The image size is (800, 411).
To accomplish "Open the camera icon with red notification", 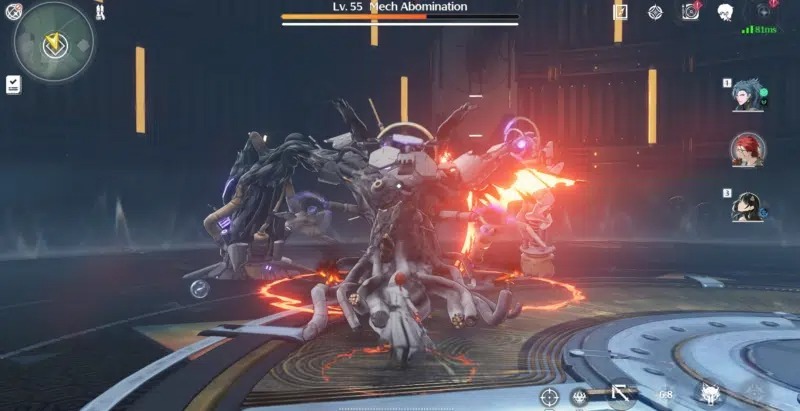I will click(x=690, y=12).
